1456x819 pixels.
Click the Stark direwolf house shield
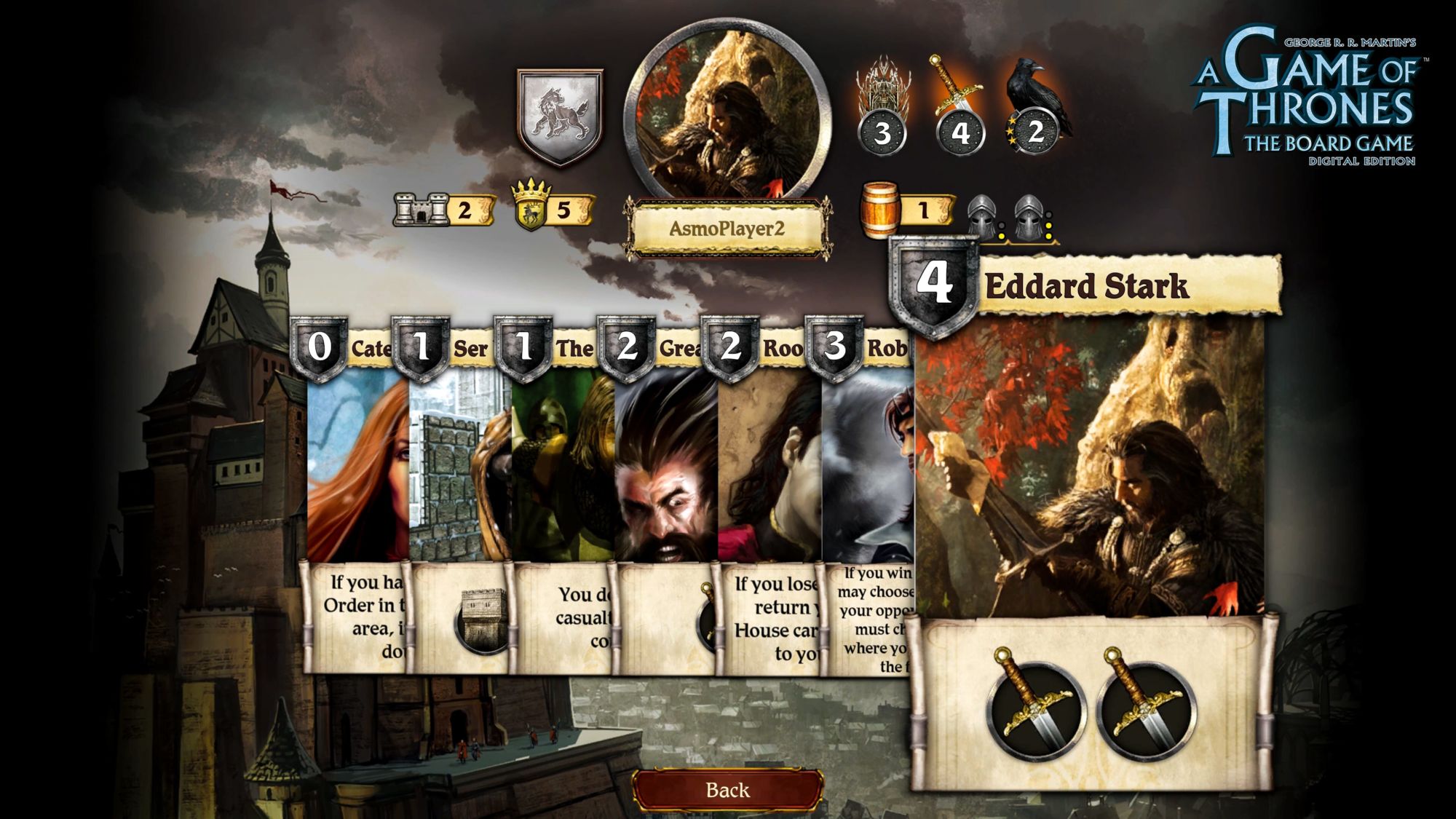coord(560,116)
